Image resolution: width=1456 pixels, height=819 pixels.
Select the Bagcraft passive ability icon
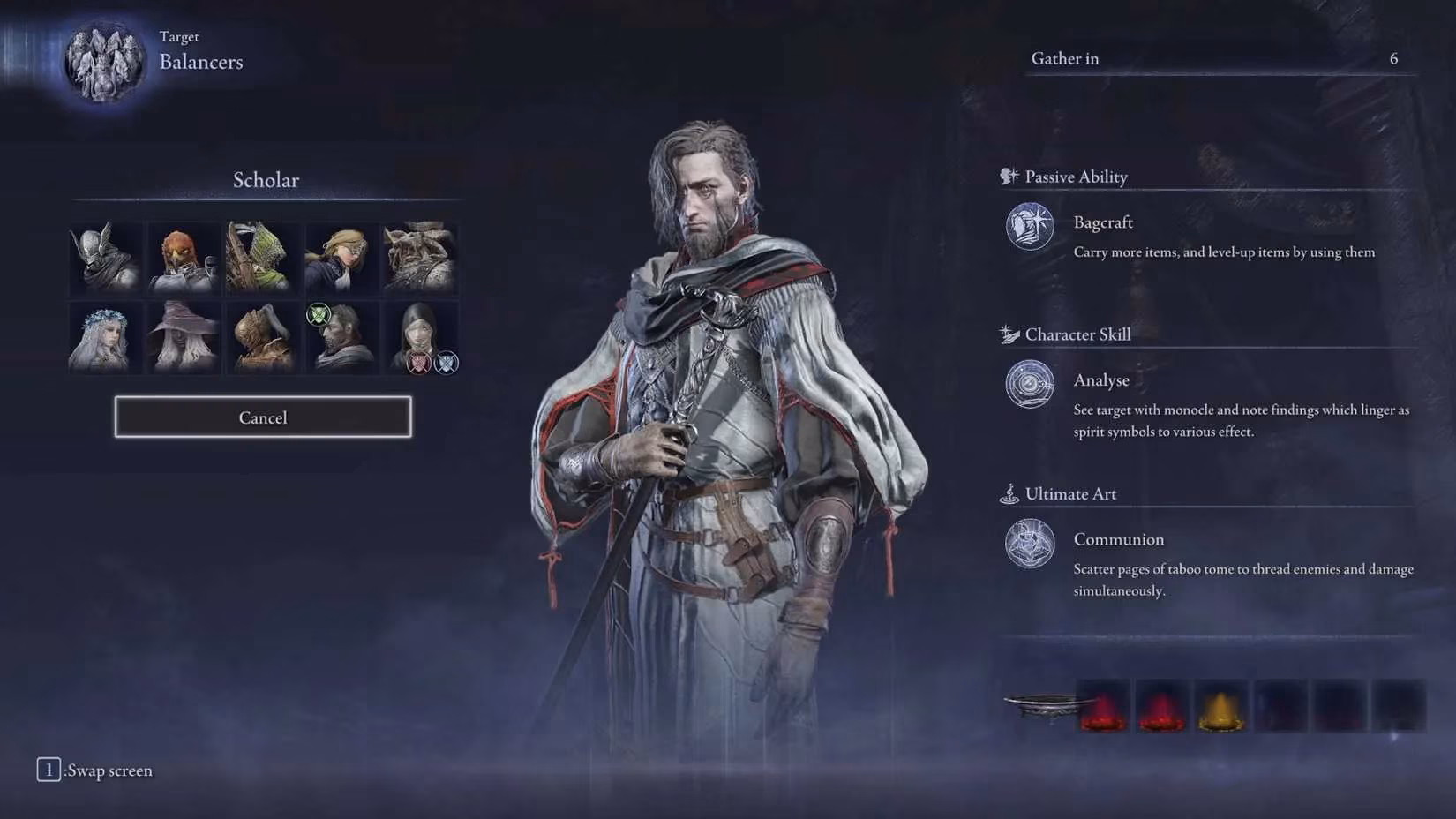coord(1029,228)
